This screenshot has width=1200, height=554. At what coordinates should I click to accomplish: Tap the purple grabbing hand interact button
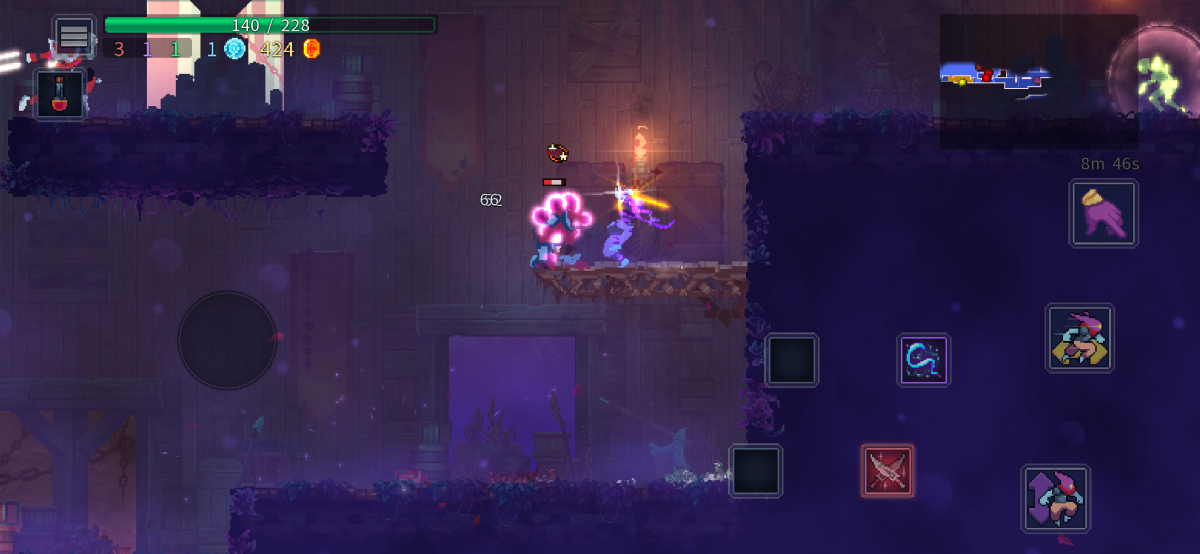(1103, 213)
